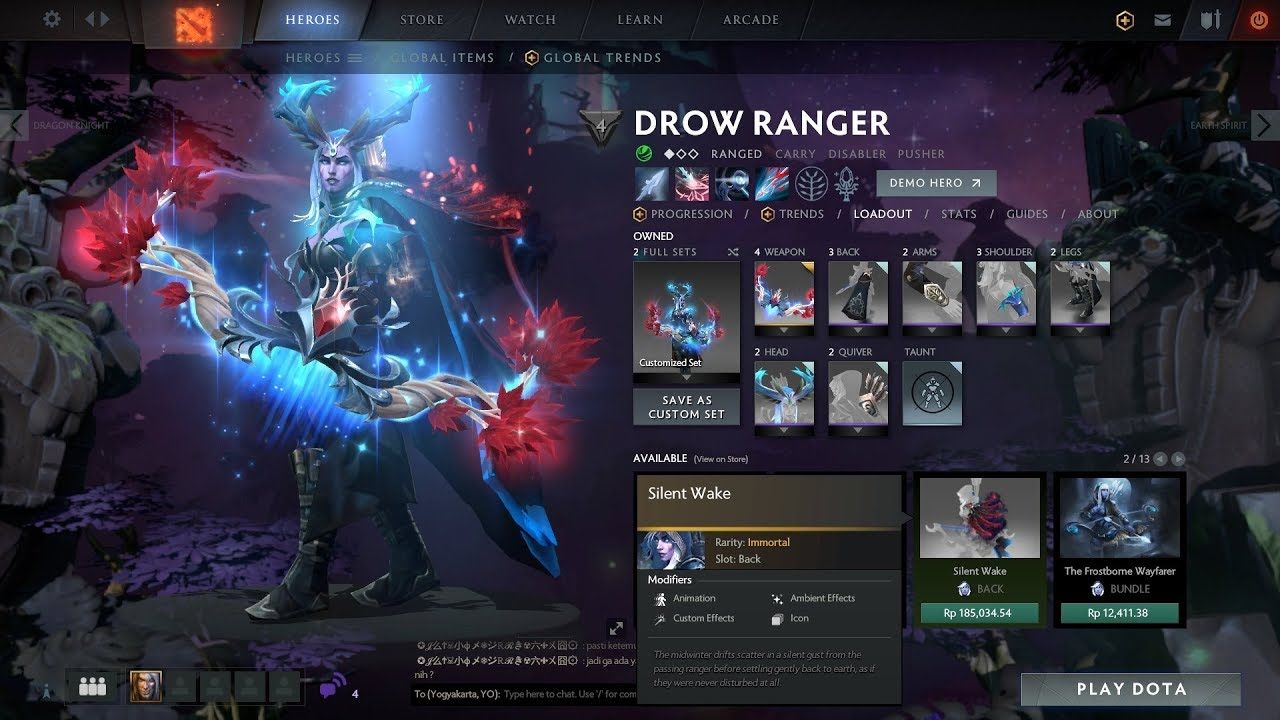1280x720 pixels.
Task: Open the Arcade tab
Action: pyautogui.click(x=751, y=20)
